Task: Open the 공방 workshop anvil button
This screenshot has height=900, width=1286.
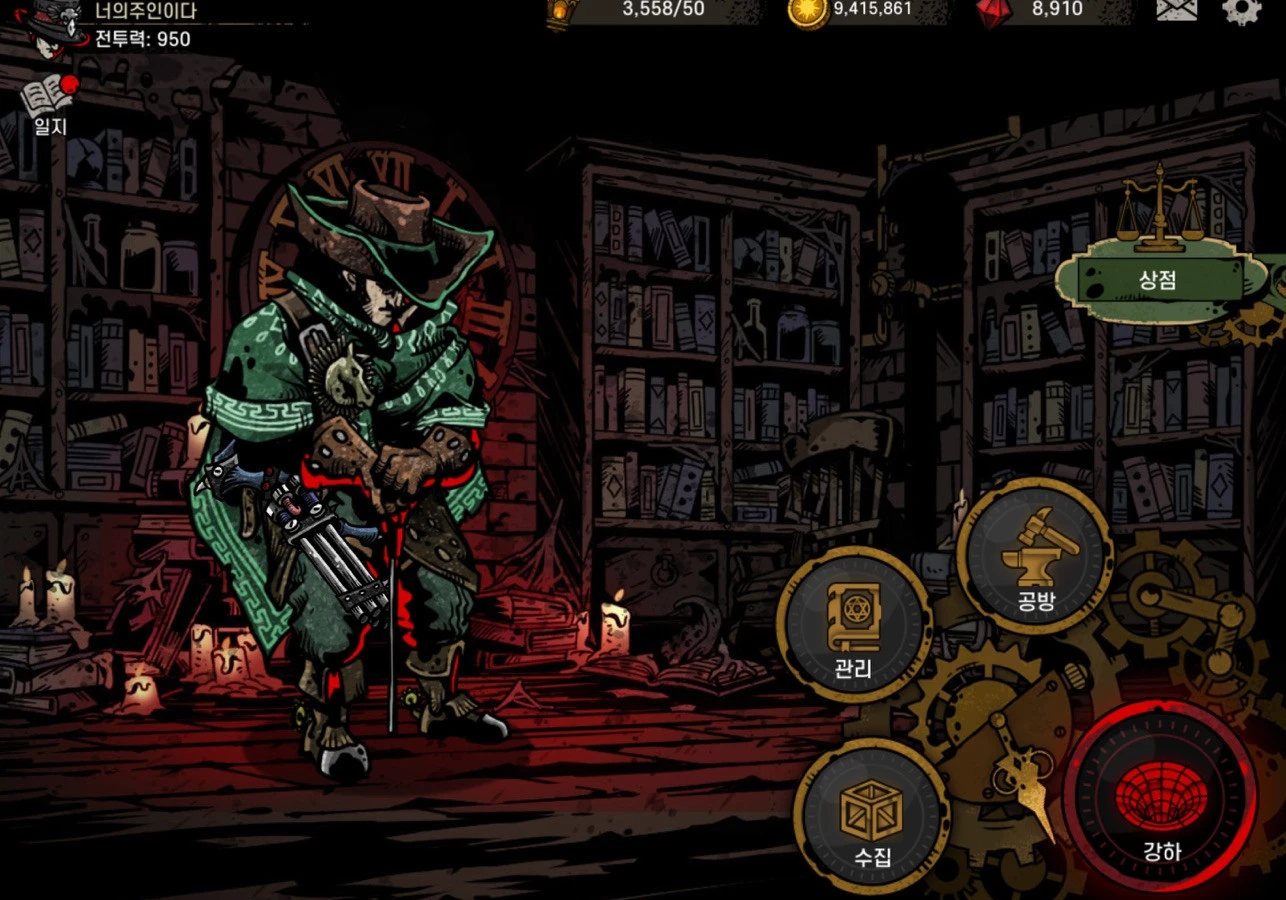Action: (1034, 556)
